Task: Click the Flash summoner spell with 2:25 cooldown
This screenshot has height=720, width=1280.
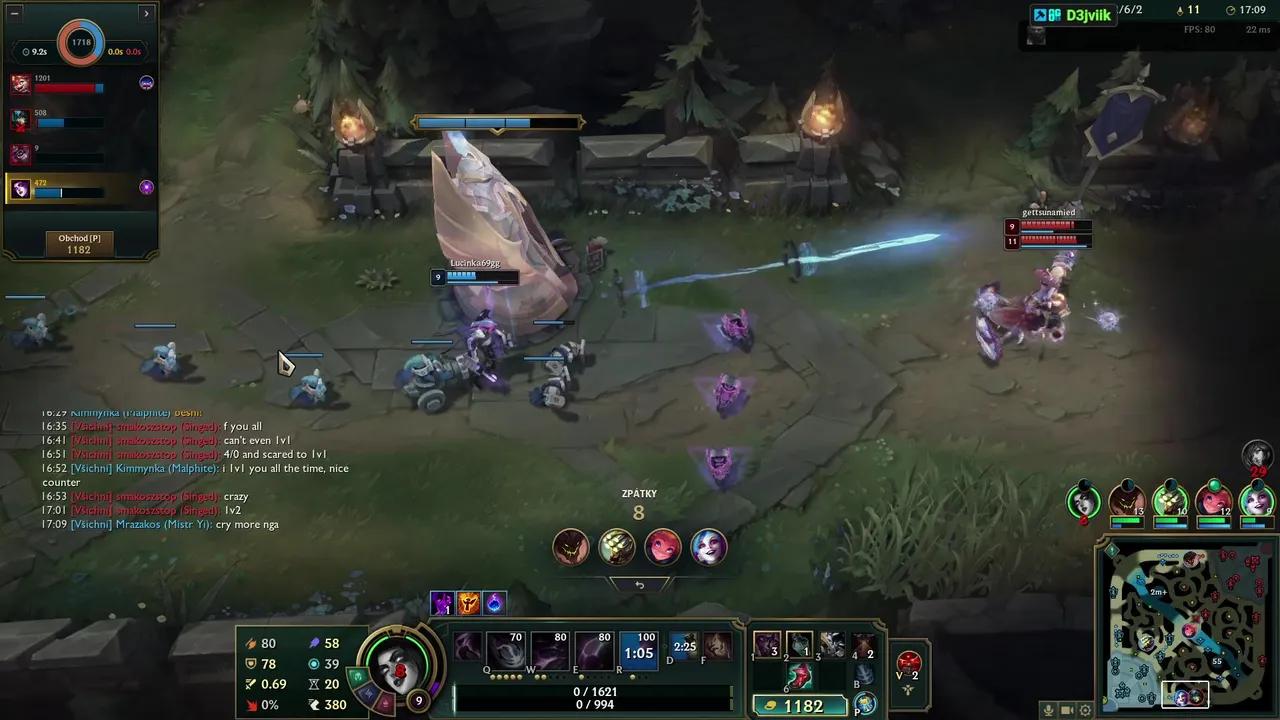Action: (x=685, y=646)
